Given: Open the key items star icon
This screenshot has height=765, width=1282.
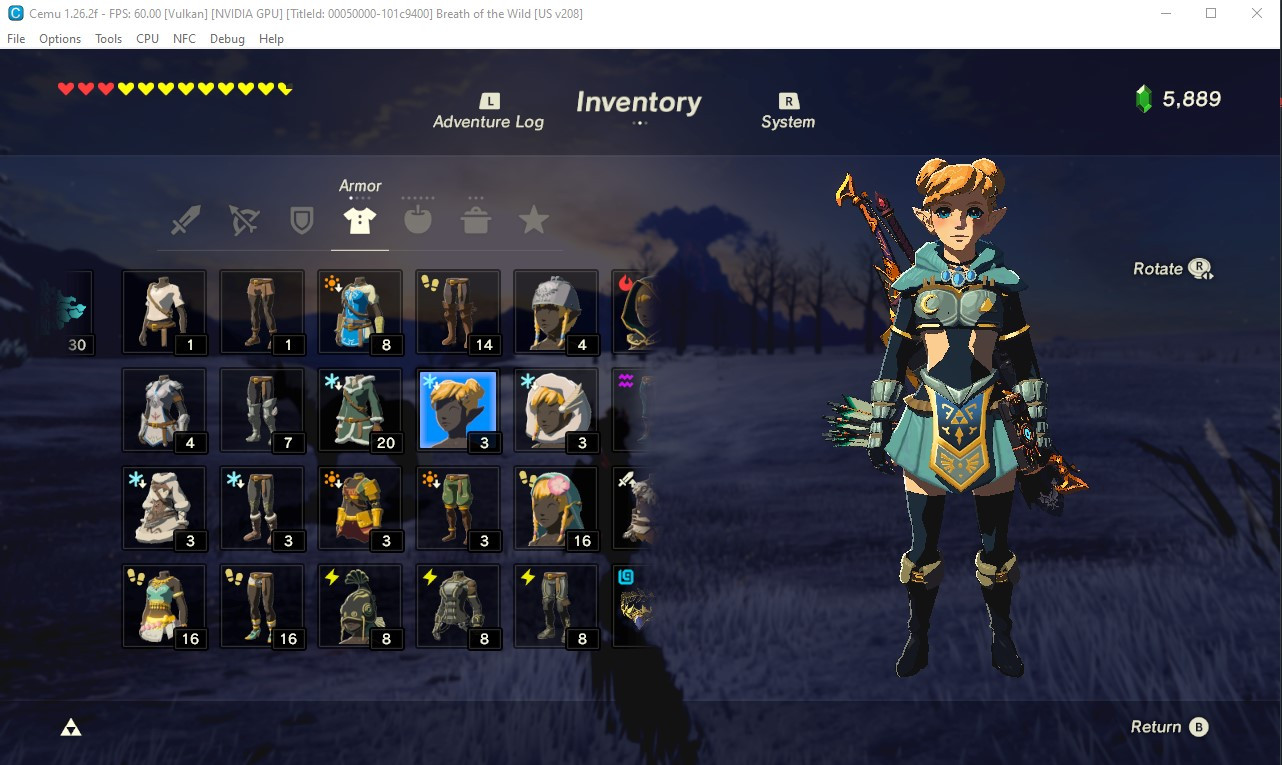Looking at the screenshot, I should (x=533, y=220).
